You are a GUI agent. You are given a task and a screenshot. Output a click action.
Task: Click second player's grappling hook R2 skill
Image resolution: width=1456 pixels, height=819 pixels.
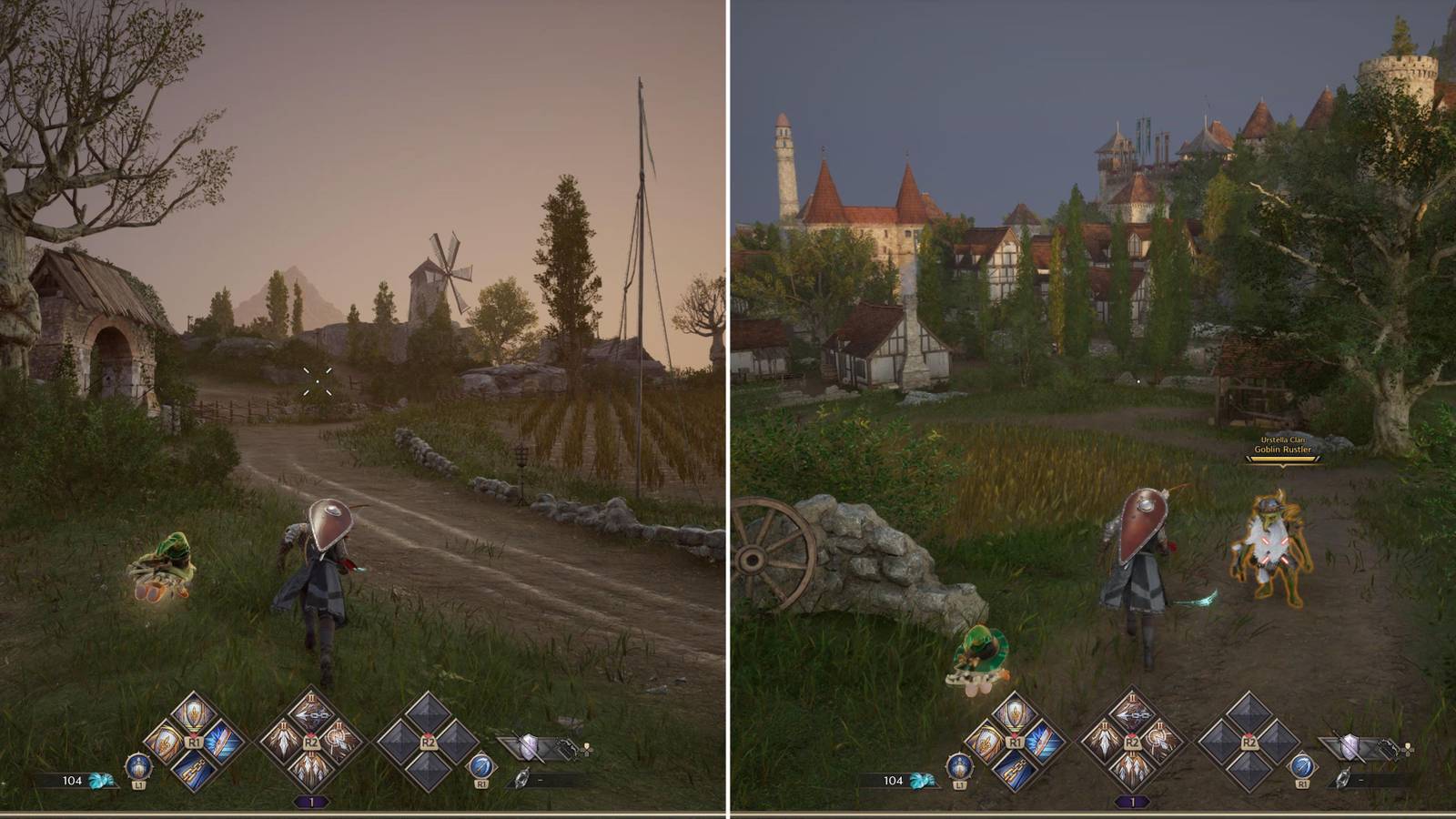coord(1132,713)
